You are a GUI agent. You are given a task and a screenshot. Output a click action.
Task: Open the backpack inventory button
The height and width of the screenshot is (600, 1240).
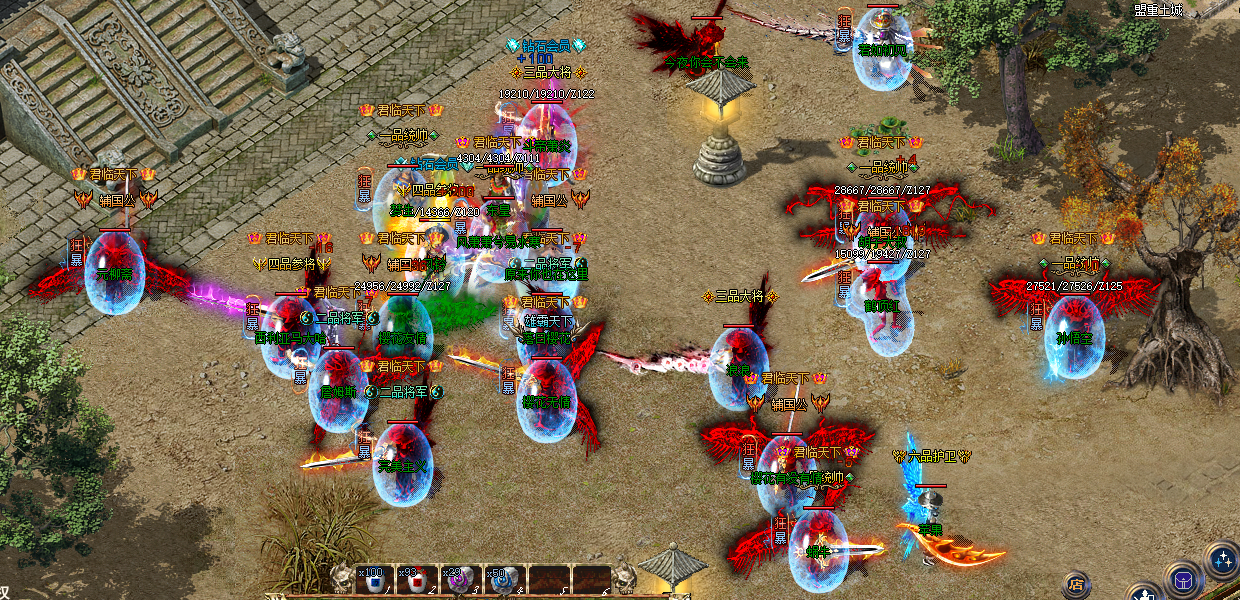[x=1182, y=579]
